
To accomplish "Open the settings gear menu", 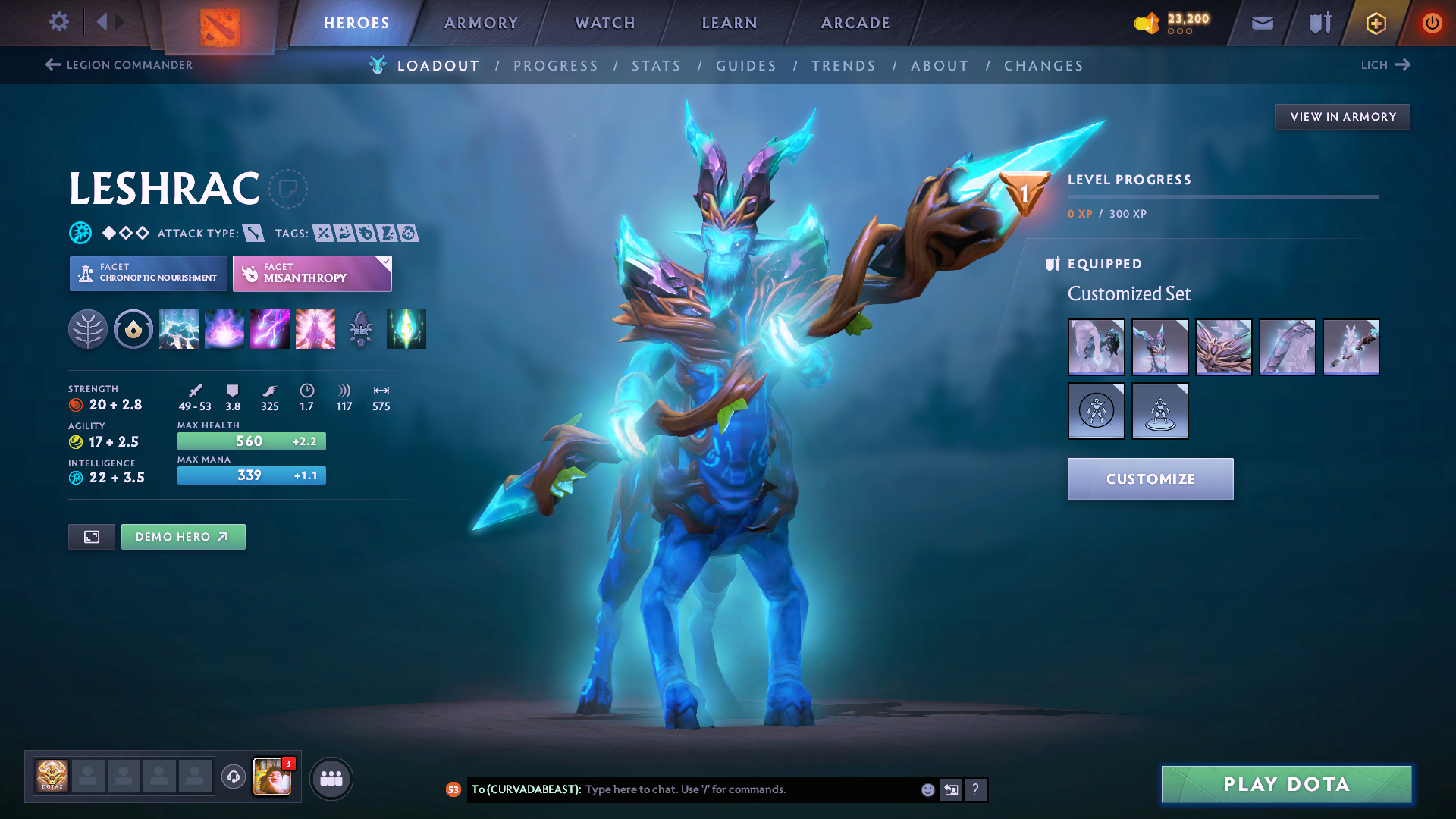I will pos(59,22).
